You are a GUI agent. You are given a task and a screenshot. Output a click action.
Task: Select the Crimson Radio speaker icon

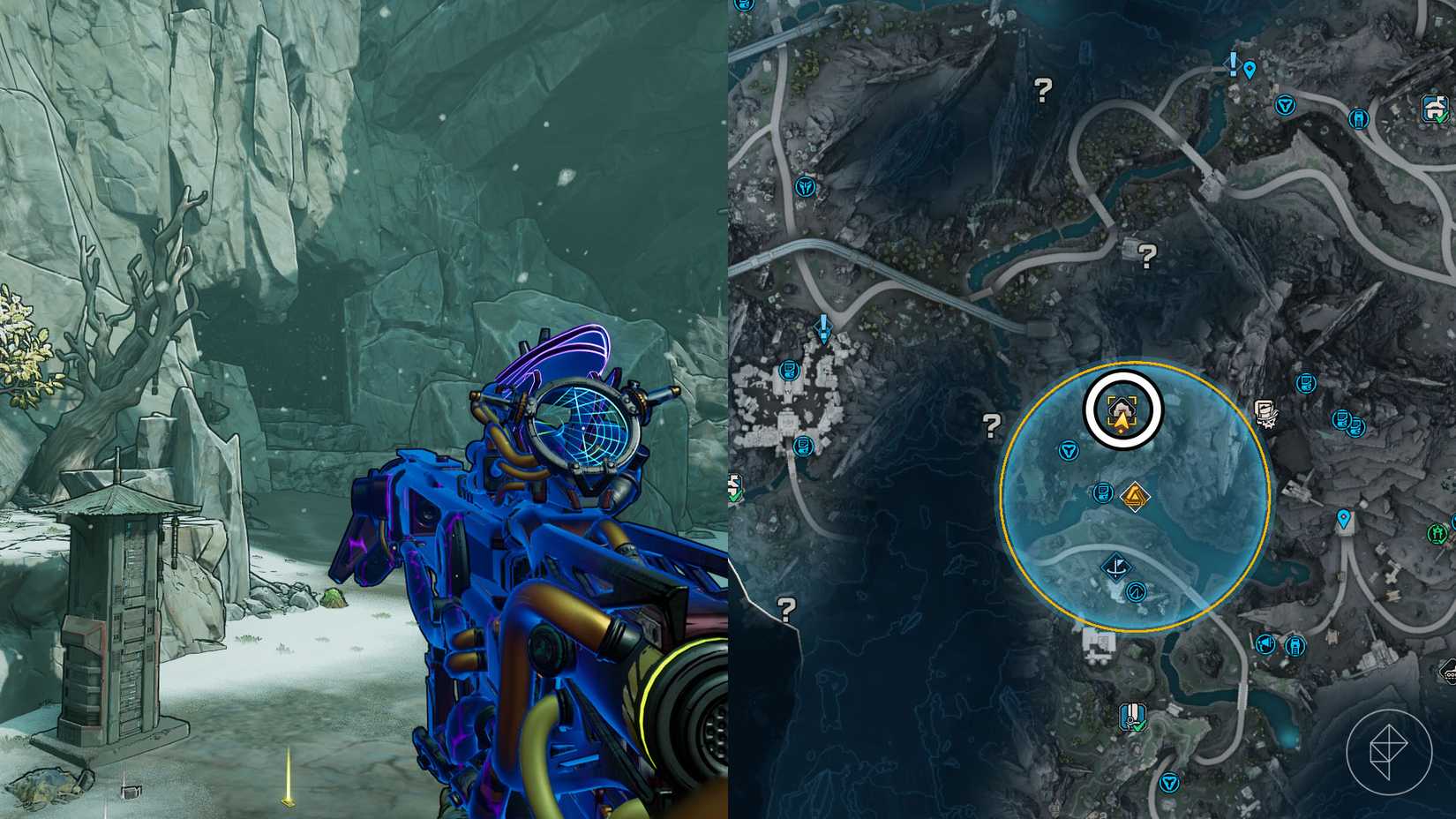[x=1265, y=644]
